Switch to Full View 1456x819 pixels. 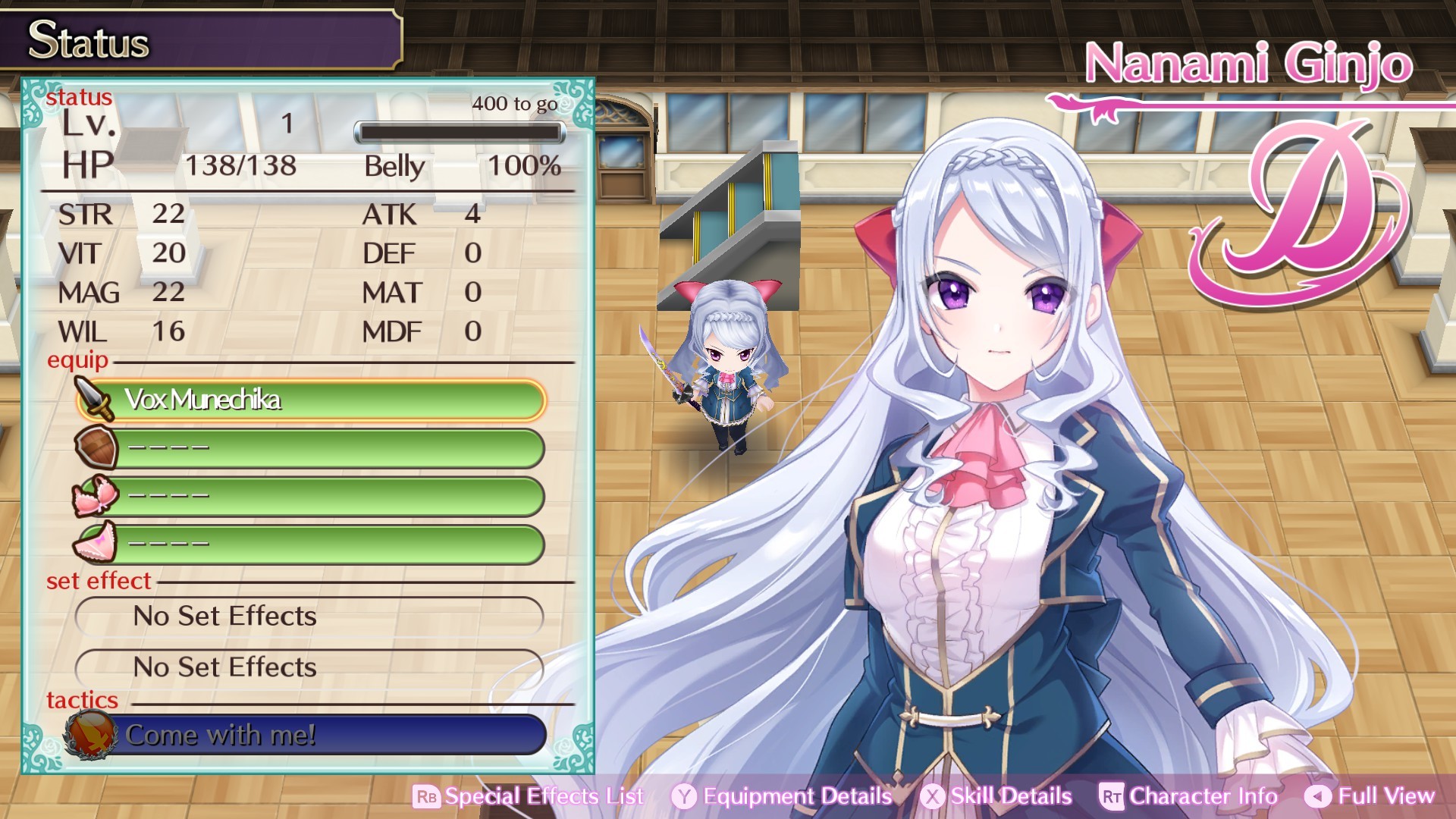click(1370, 796)
